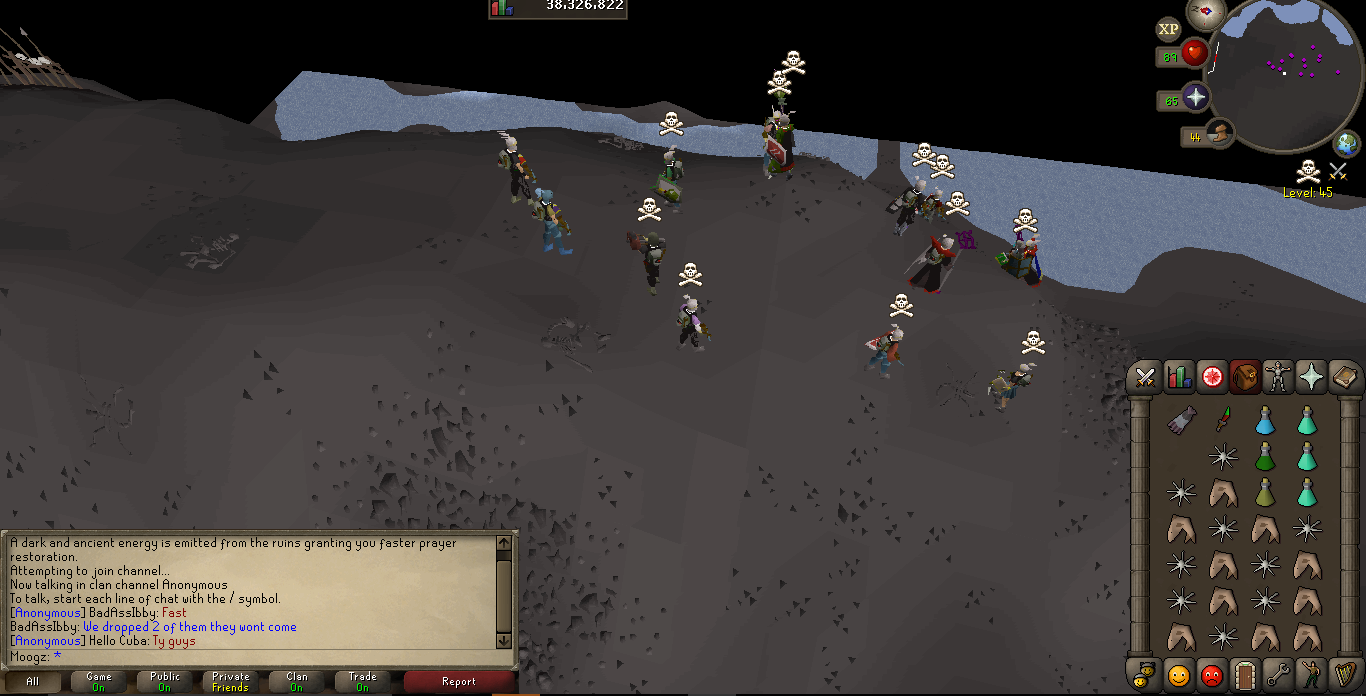Screen dimensions: 1366x696
Task: Toggle quick prayers with the prayer orb
Action: tap(1194, 98)
